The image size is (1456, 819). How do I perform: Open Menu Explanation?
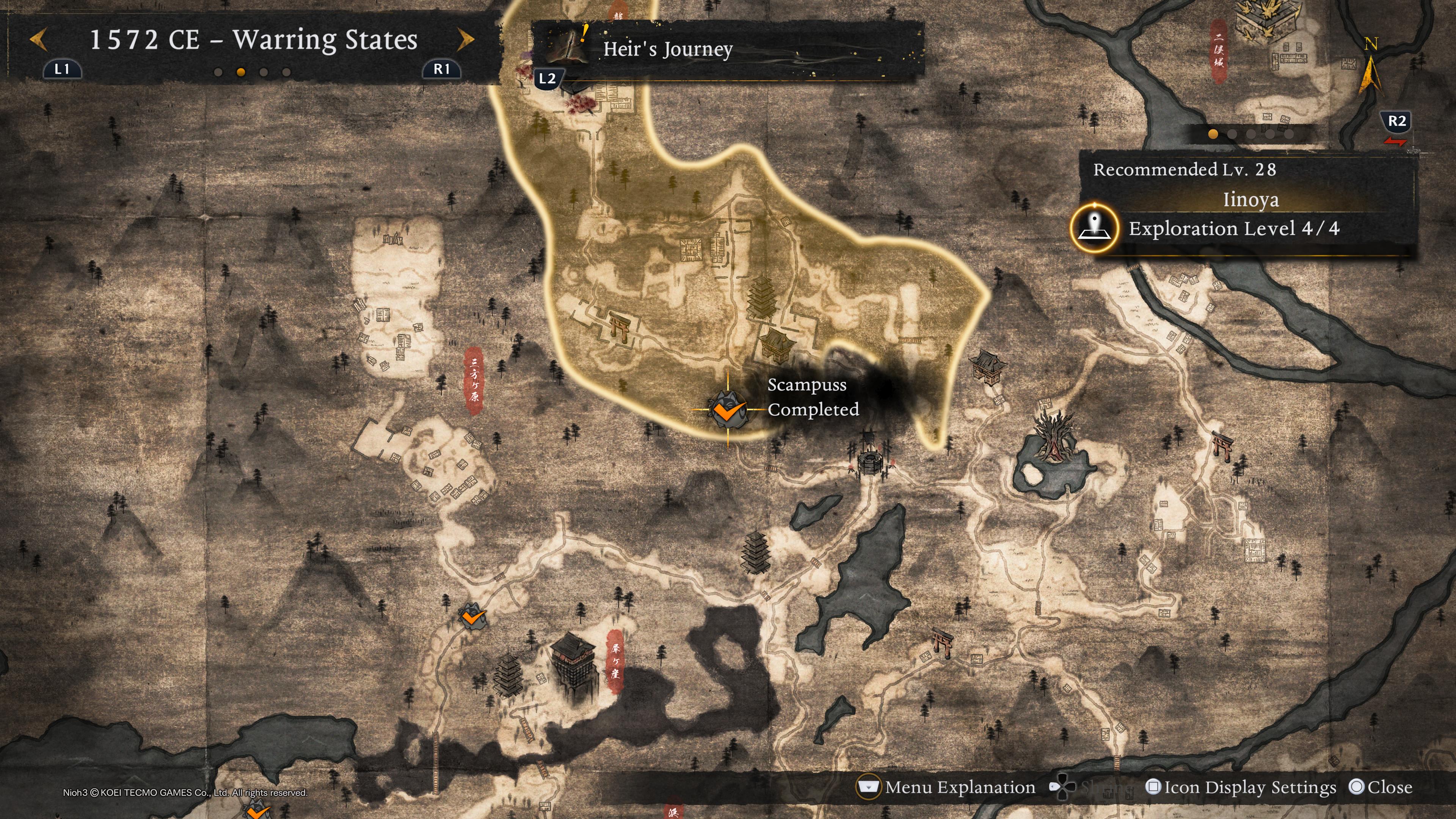[x=947, y=788]
